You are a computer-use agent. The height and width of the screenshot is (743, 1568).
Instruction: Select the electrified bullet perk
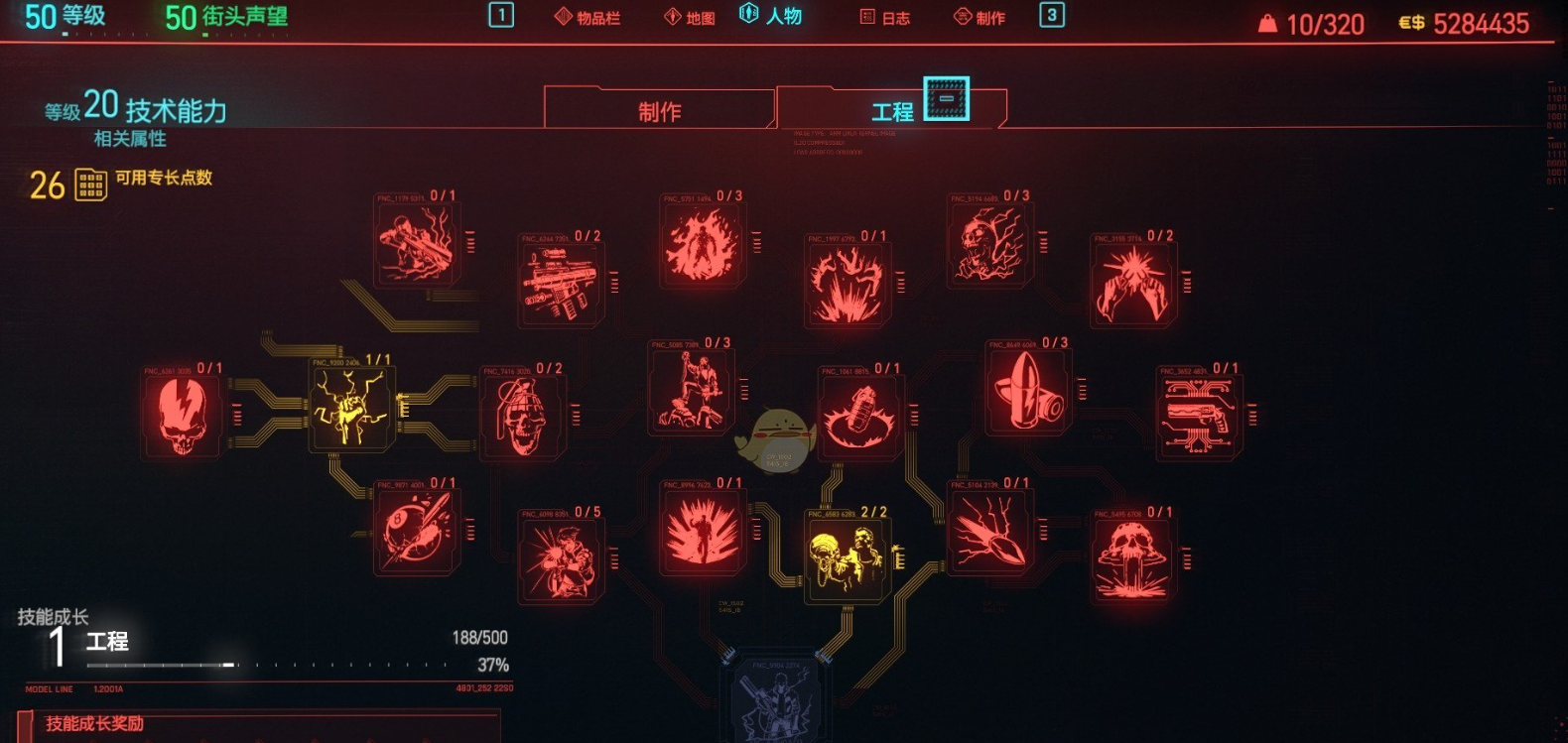989,533
